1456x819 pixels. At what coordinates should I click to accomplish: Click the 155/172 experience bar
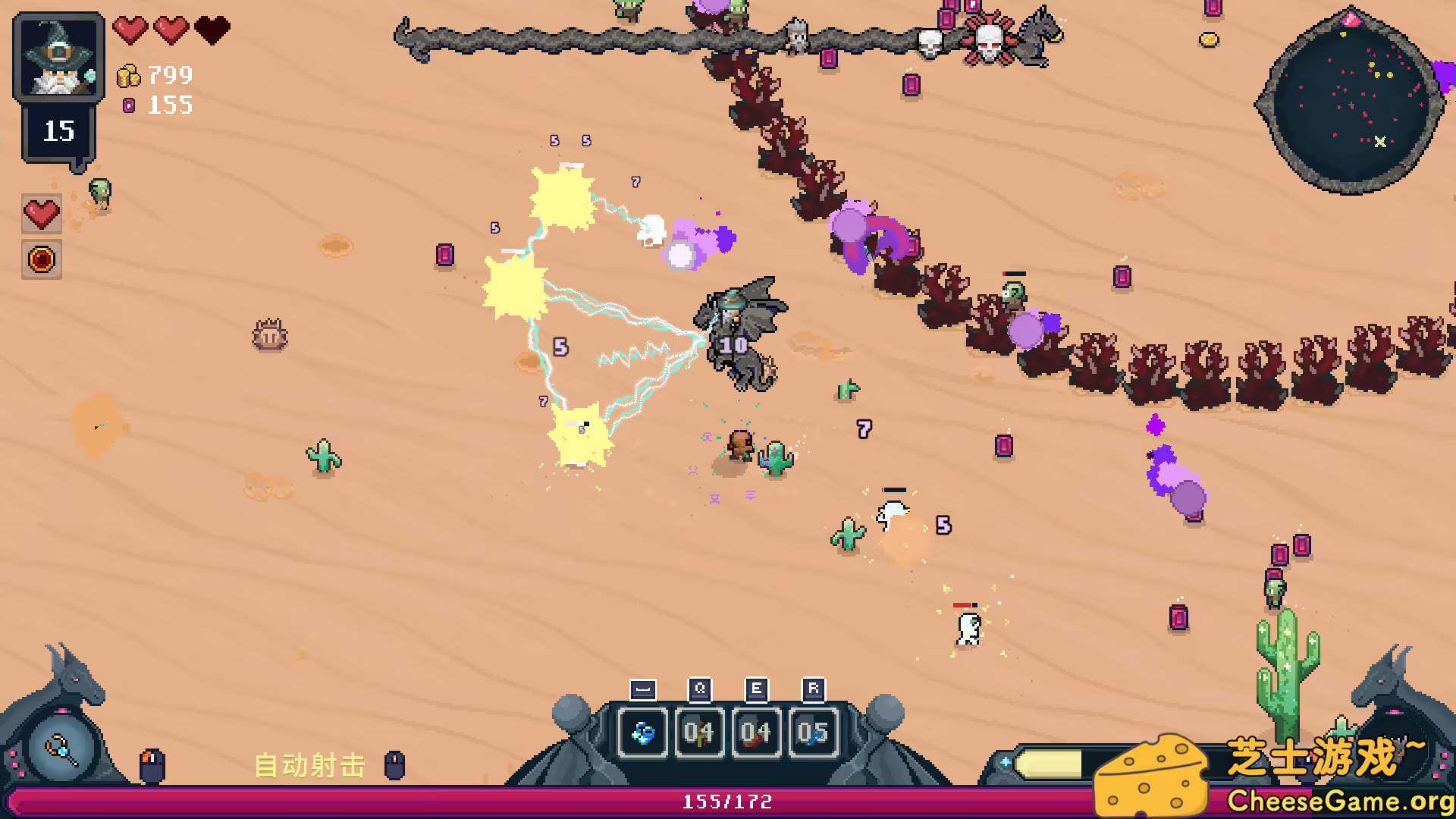(726, 801)
